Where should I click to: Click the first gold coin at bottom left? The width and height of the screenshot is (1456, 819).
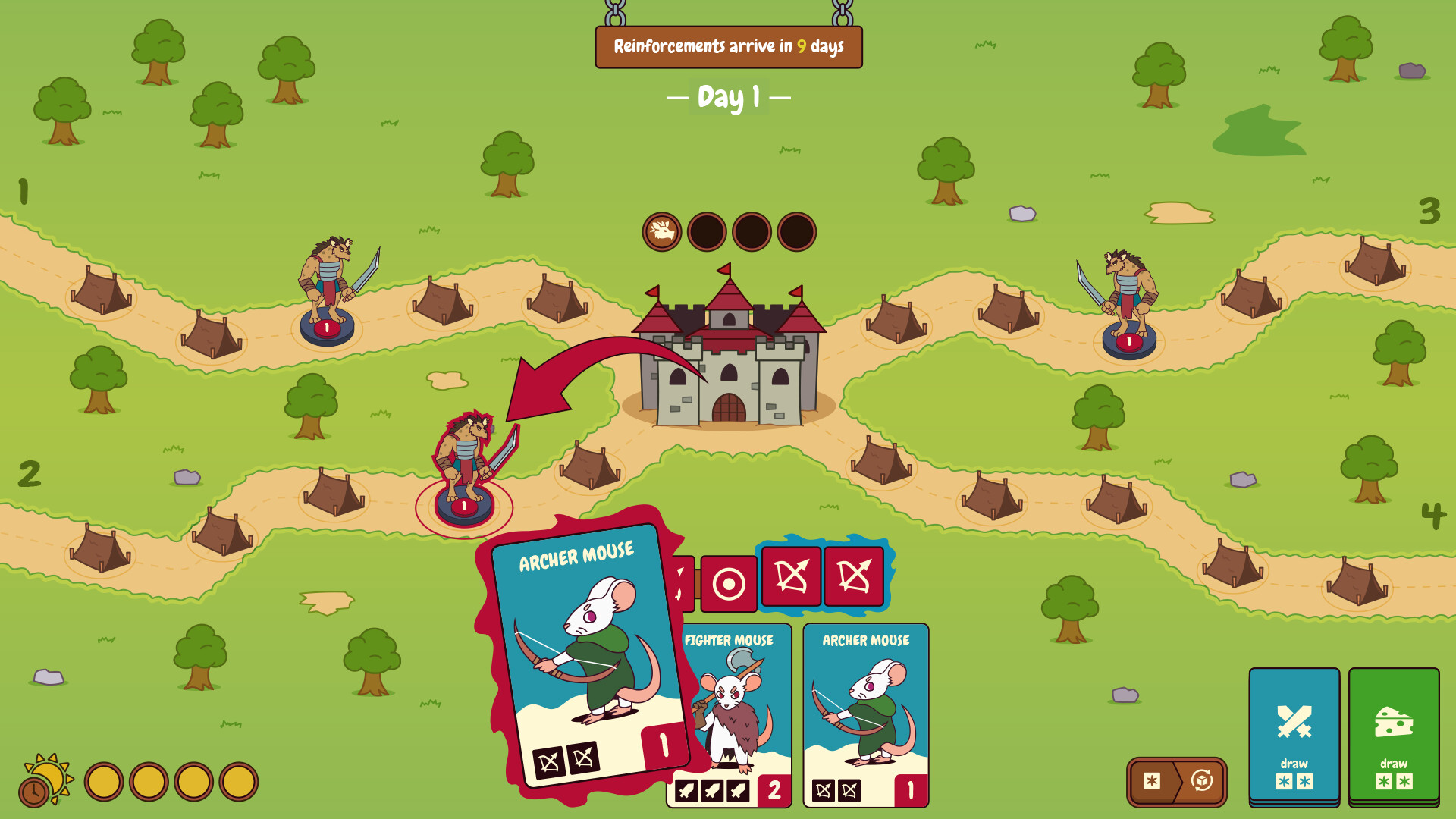tap(106, 780)
